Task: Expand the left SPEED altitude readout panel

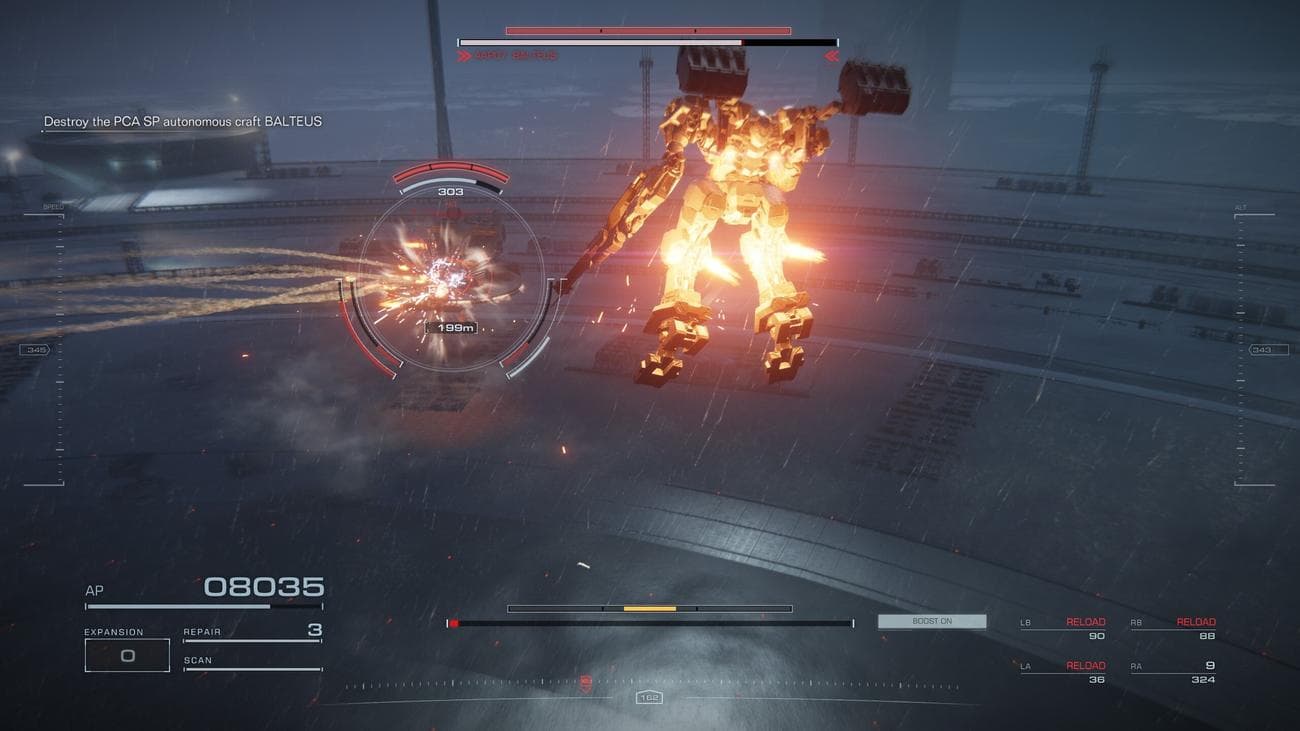Action: tap(53, 207)
